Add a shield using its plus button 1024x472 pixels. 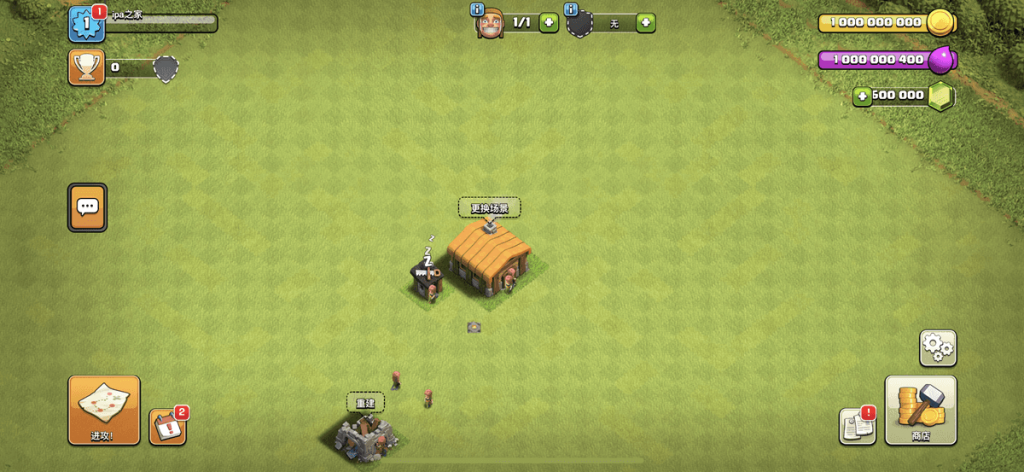tap(646, 22)
